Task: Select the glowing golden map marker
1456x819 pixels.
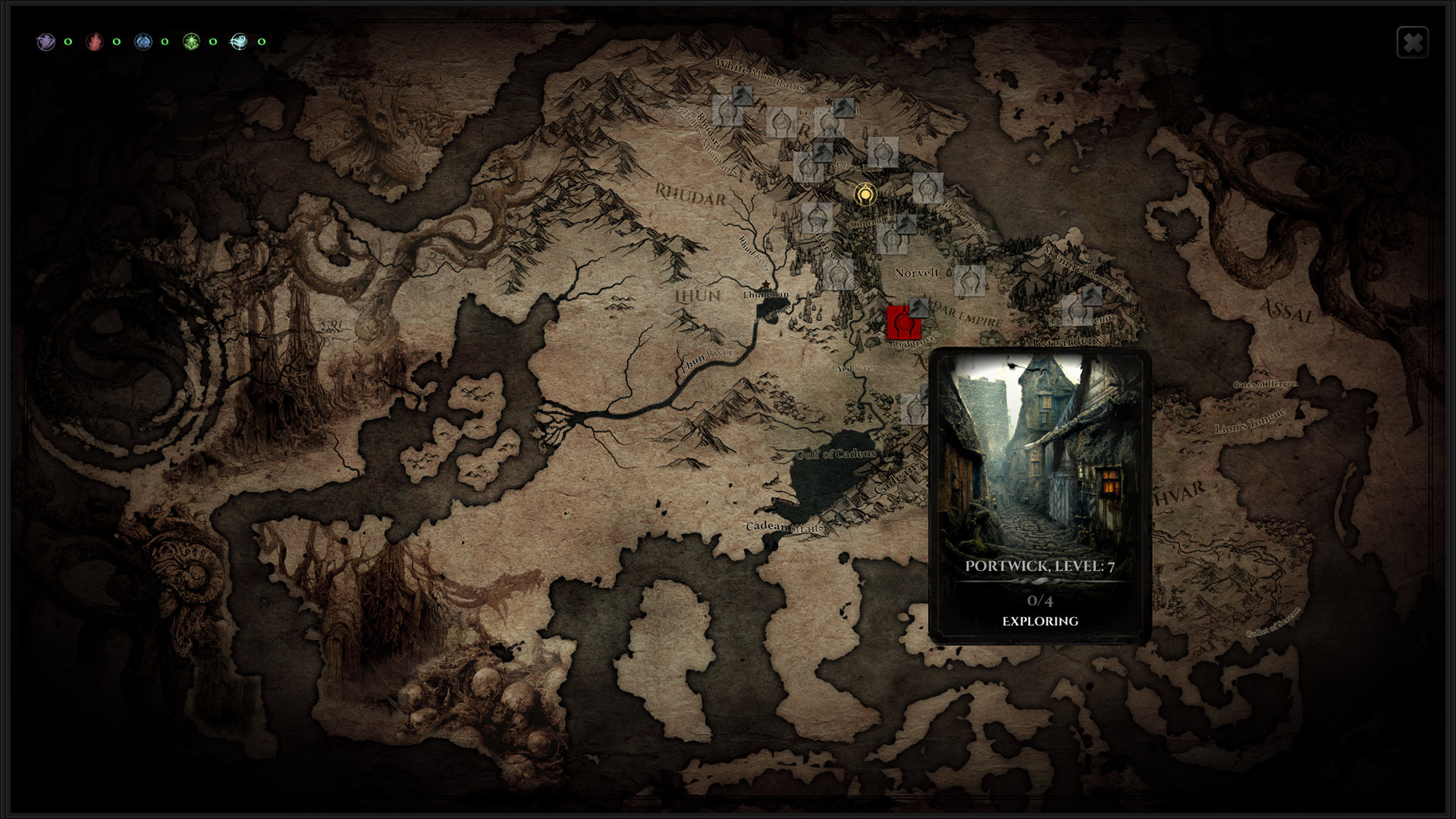Action: pos(865,195)
